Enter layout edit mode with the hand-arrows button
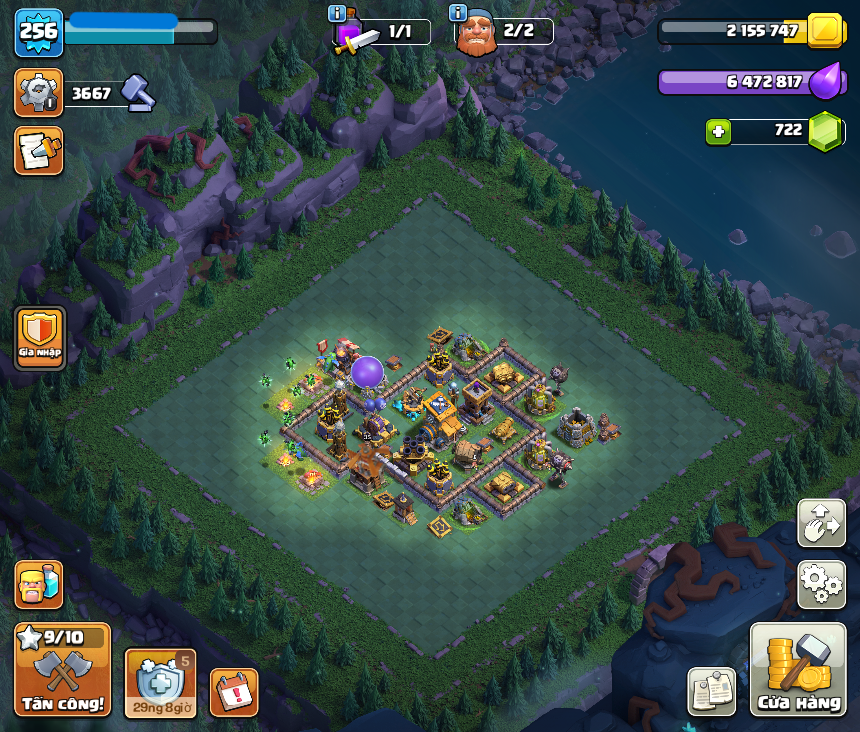The height and width of the screenshot is (732, 860). pos(821,524)
